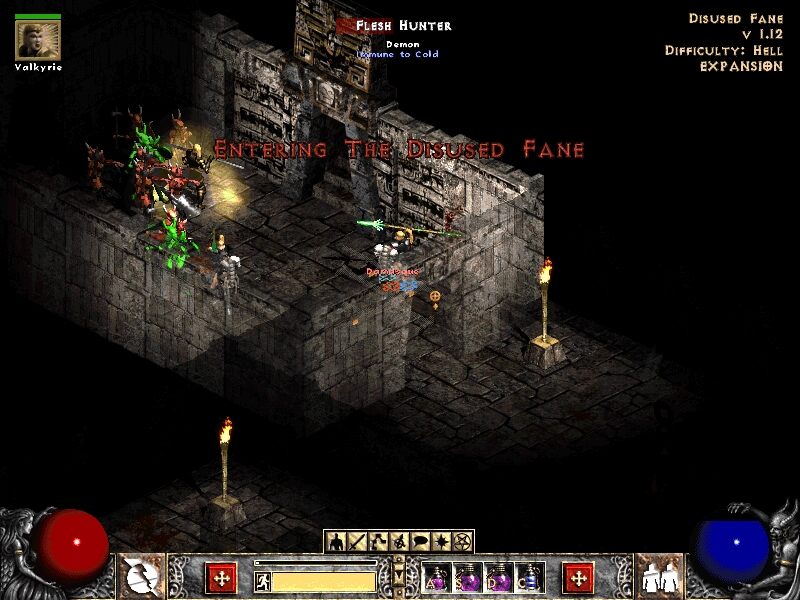
Task: Click the red stat points button beside the run toggle
Action: [220, 578]
